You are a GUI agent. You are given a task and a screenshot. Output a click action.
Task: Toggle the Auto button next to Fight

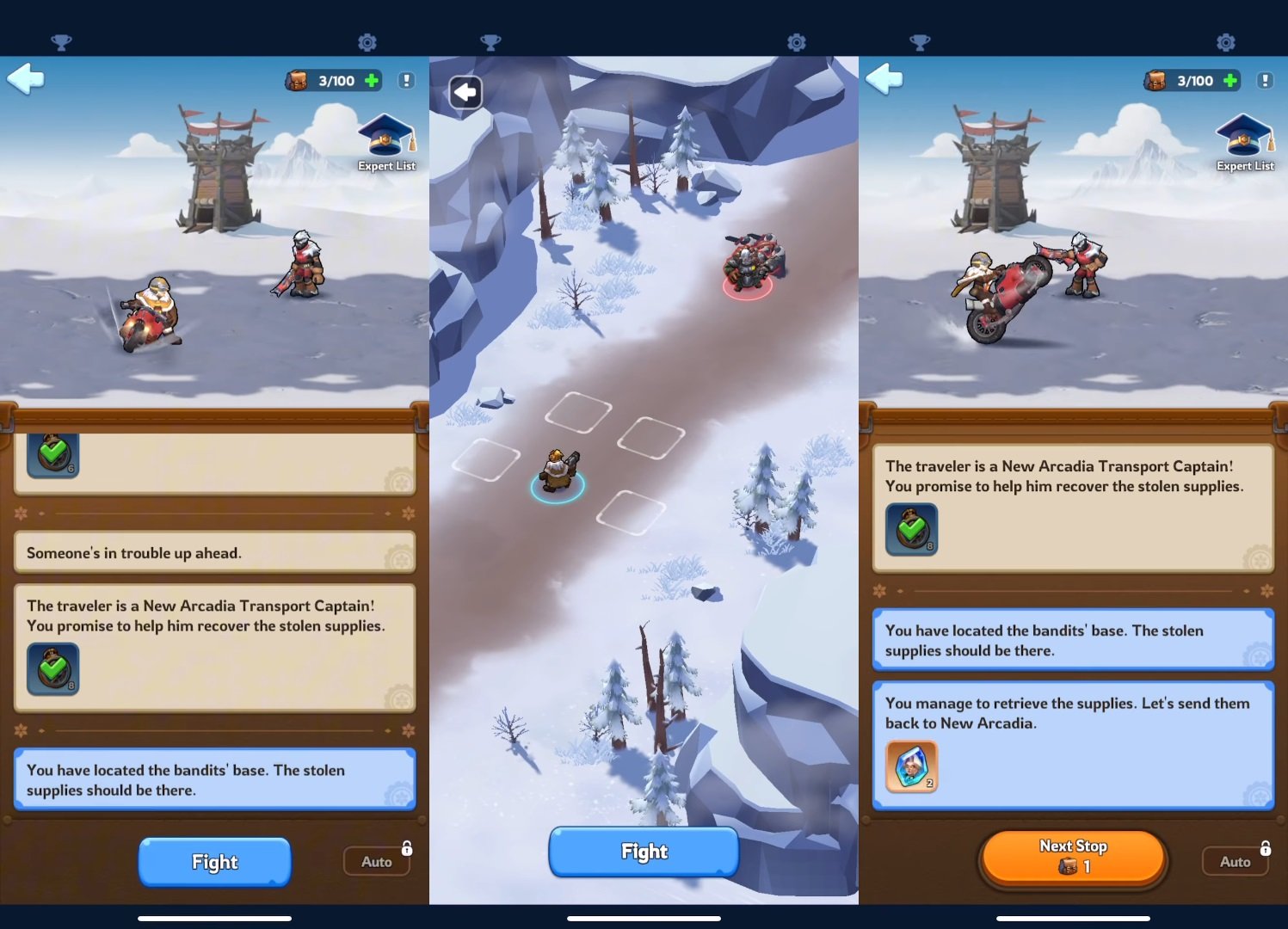376,861
